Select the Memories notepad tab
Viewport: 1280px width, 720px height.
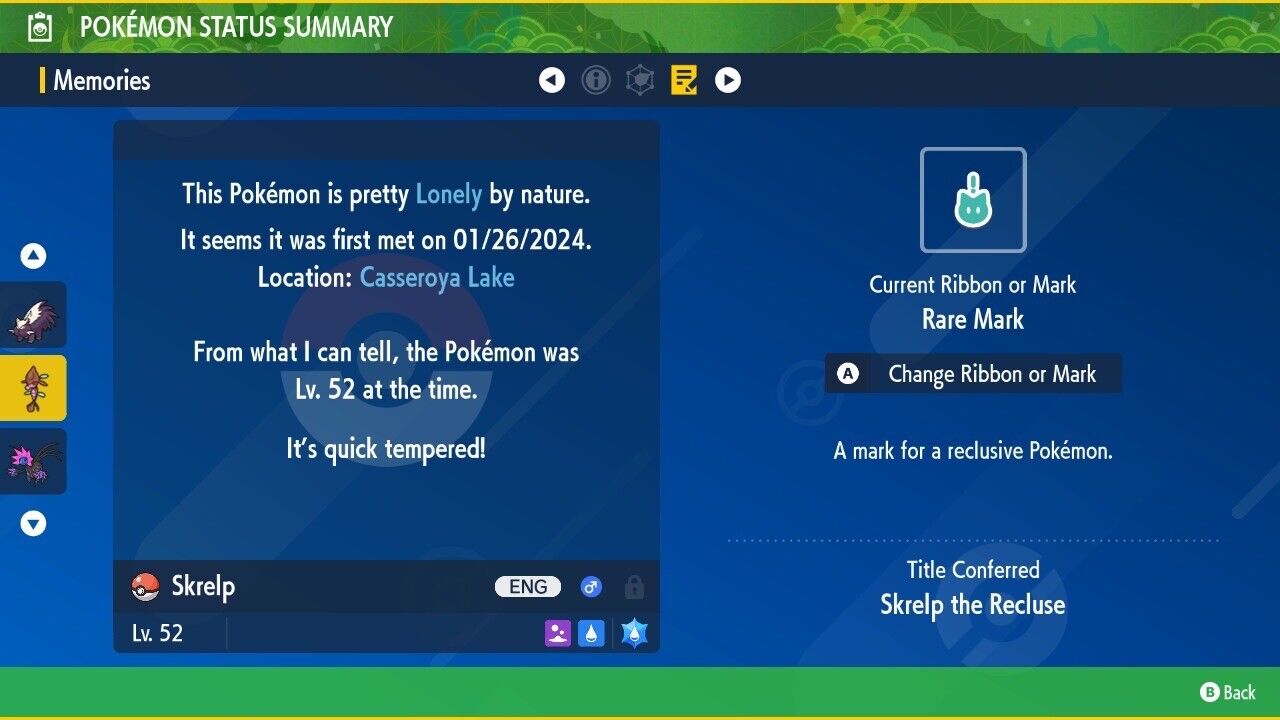684,80
